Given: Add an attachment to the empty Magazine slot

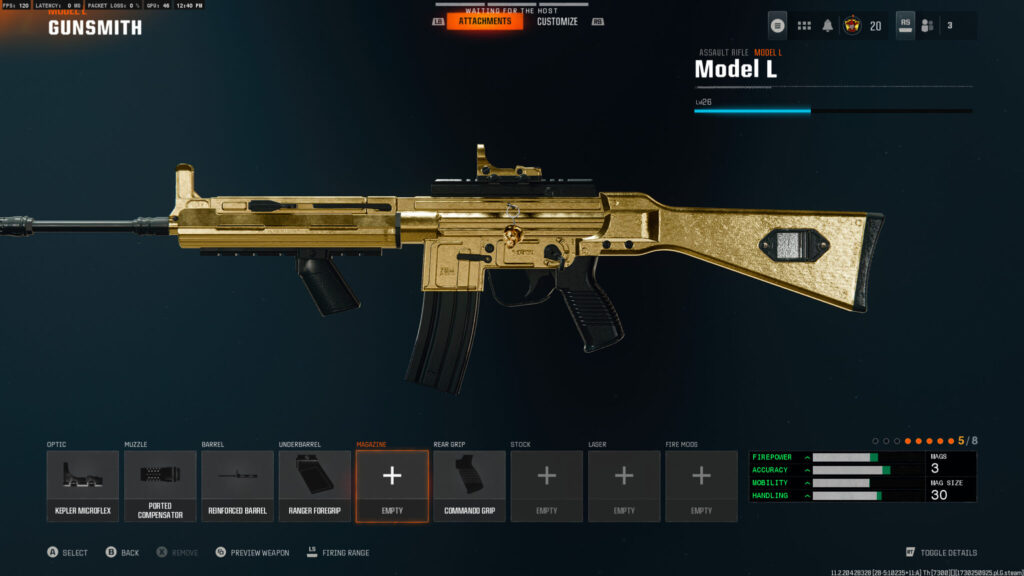Looking at the screenshot, I should click(392, 485).
